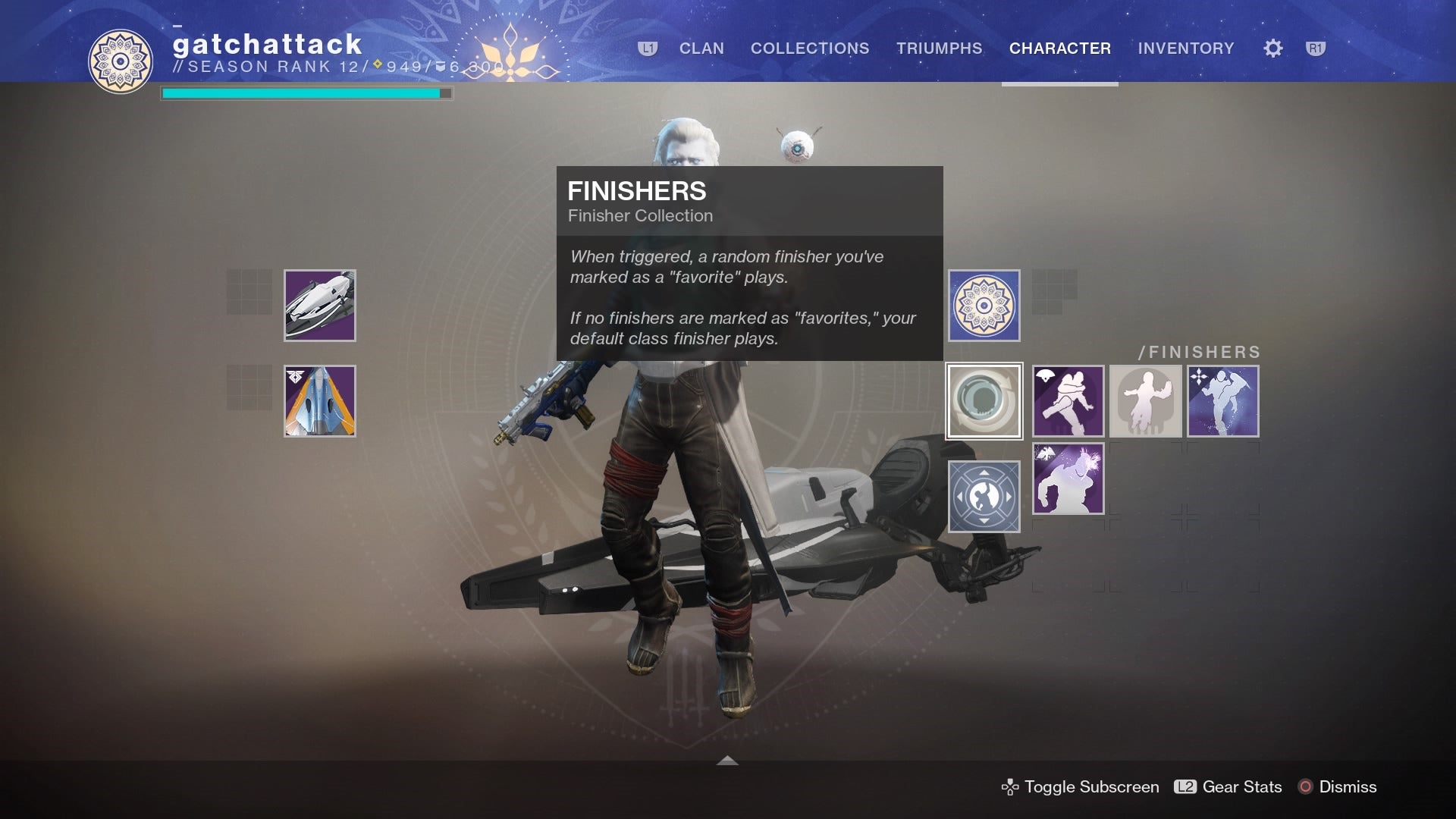
Task: Choose the gray default finisher
Action: pyautogui.click(x=1145, y=401)
